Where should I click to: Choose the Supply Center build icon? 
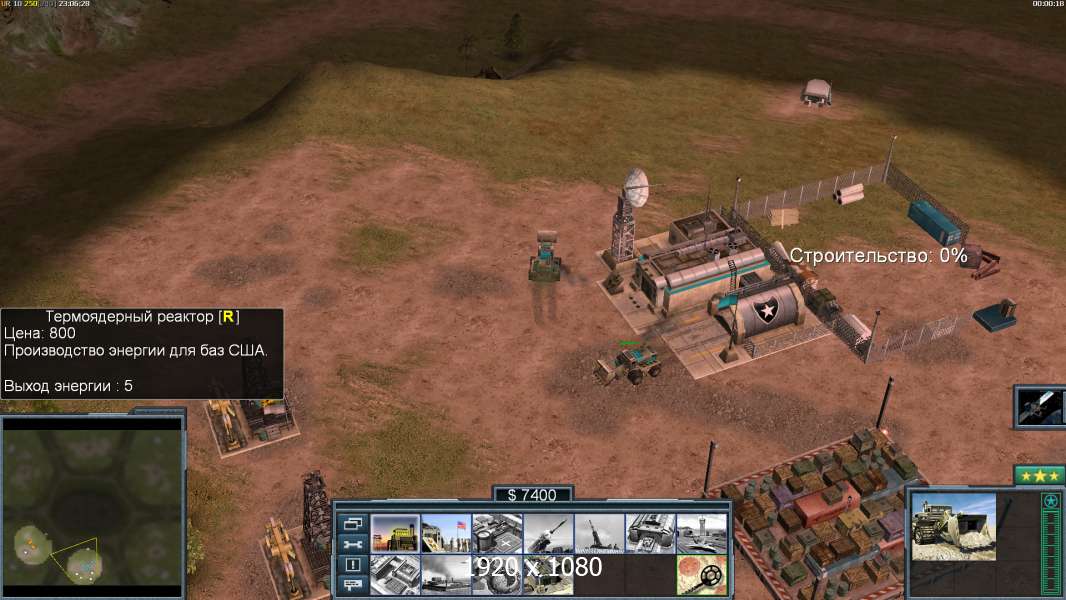(x=497, y=534)
